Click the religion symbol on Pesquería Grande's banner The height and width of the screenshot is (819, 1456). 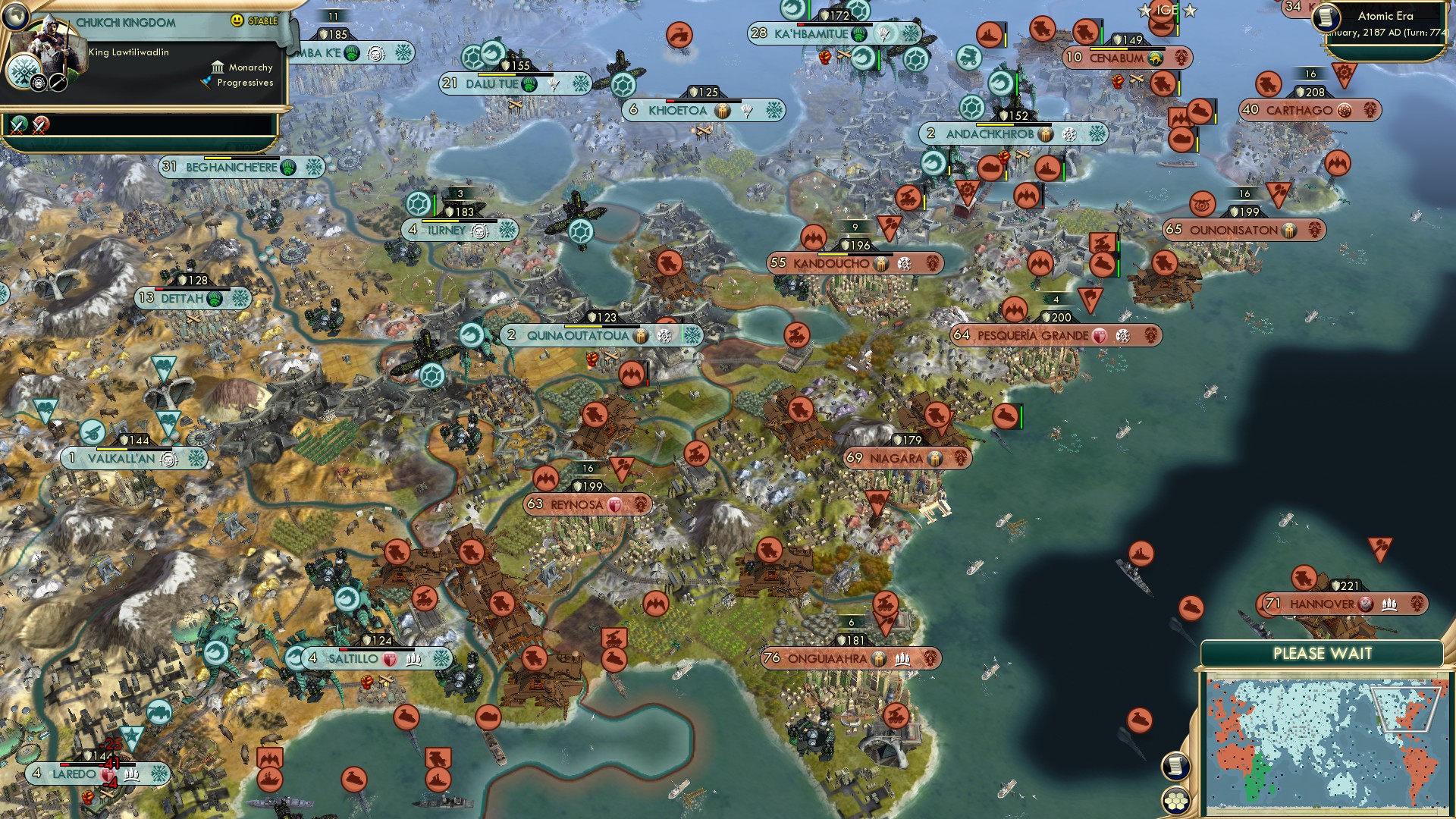pyautogui.click(x=1121, y=337)
